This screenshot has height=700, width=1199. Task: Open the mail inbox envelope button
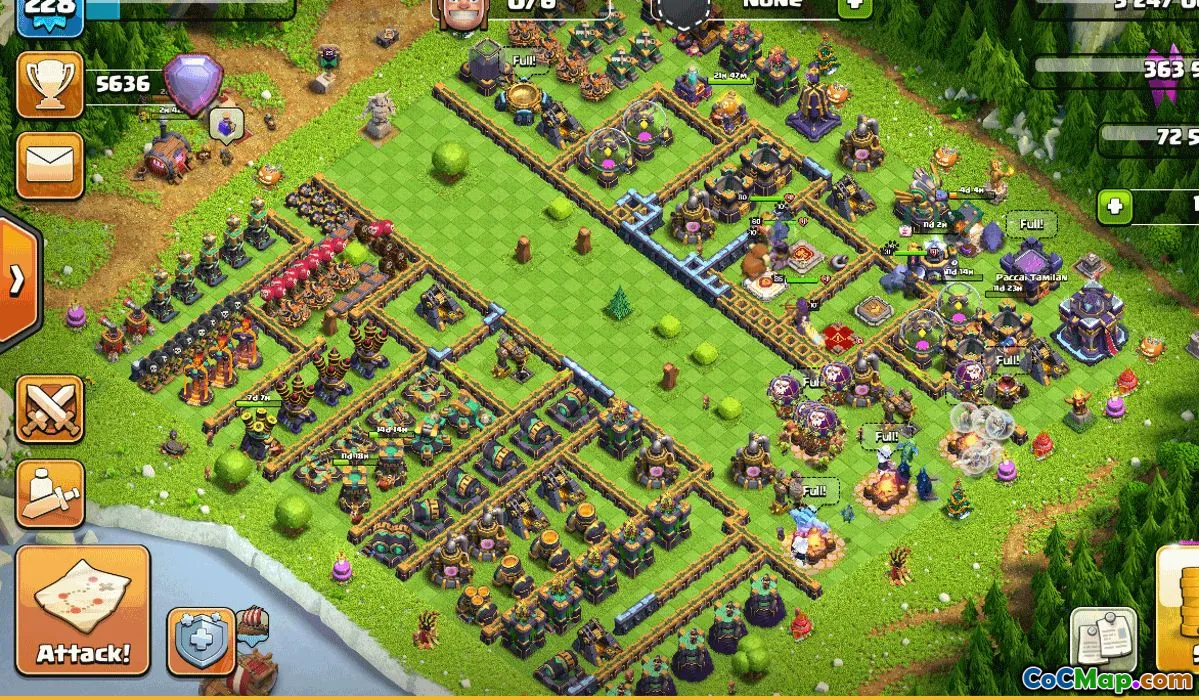click(x=49, y=165)
